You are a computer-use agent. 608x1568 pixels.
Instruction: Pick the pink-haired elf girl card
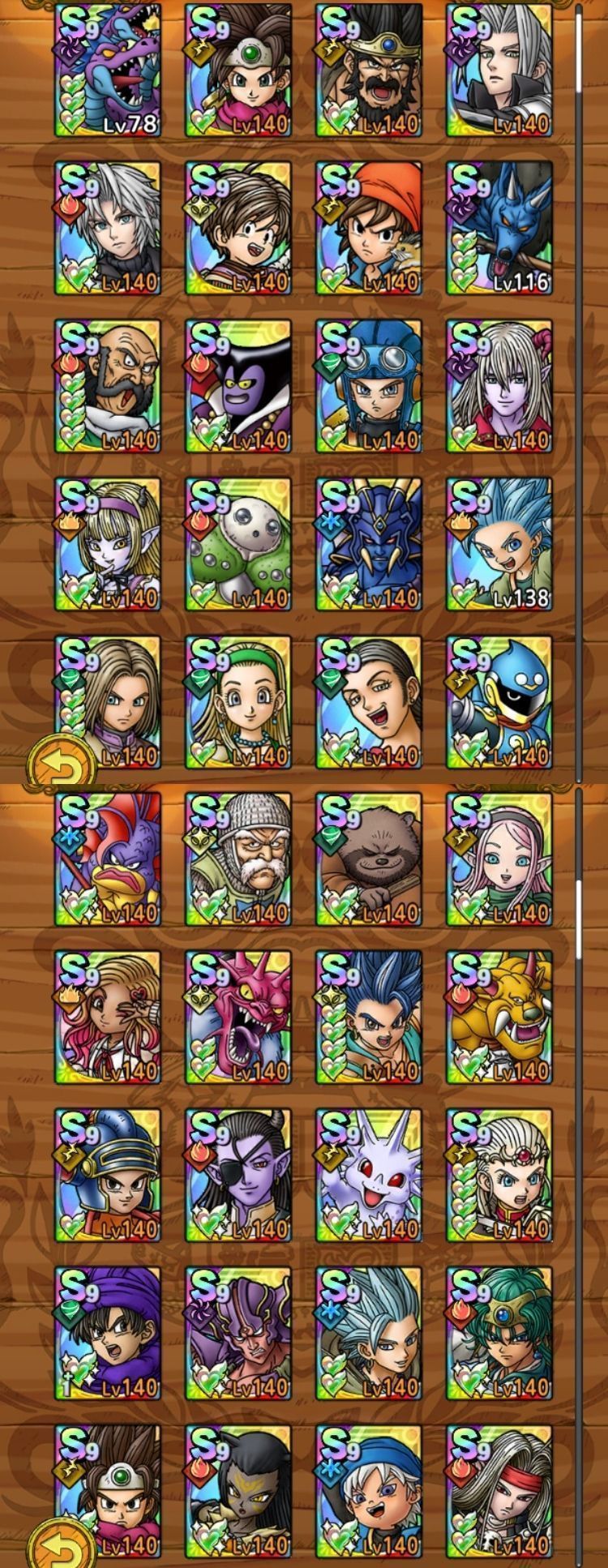tap(499, 860)
